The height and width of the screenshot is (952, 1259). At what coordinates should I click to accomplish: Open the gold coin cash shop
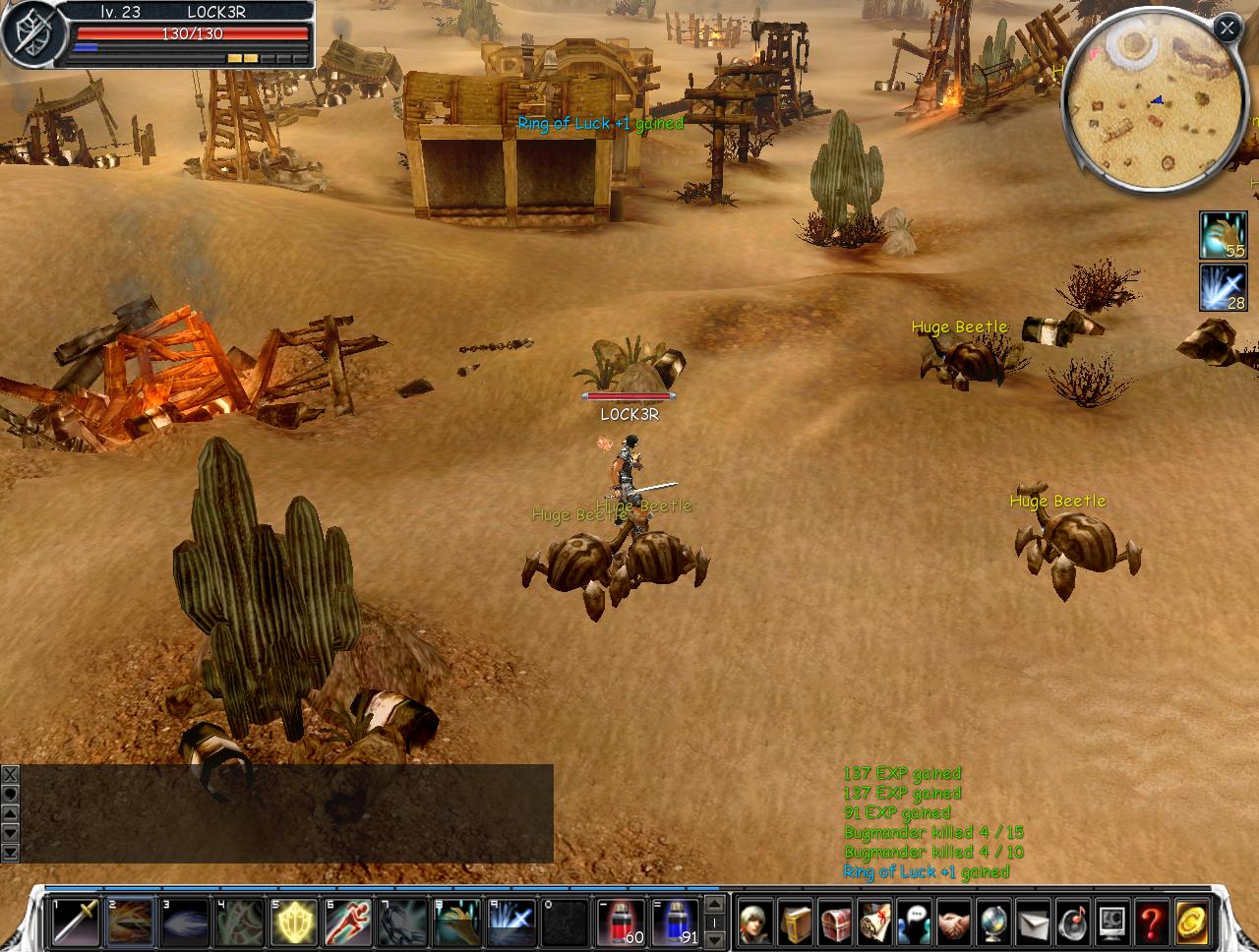tap(1191, 923)
